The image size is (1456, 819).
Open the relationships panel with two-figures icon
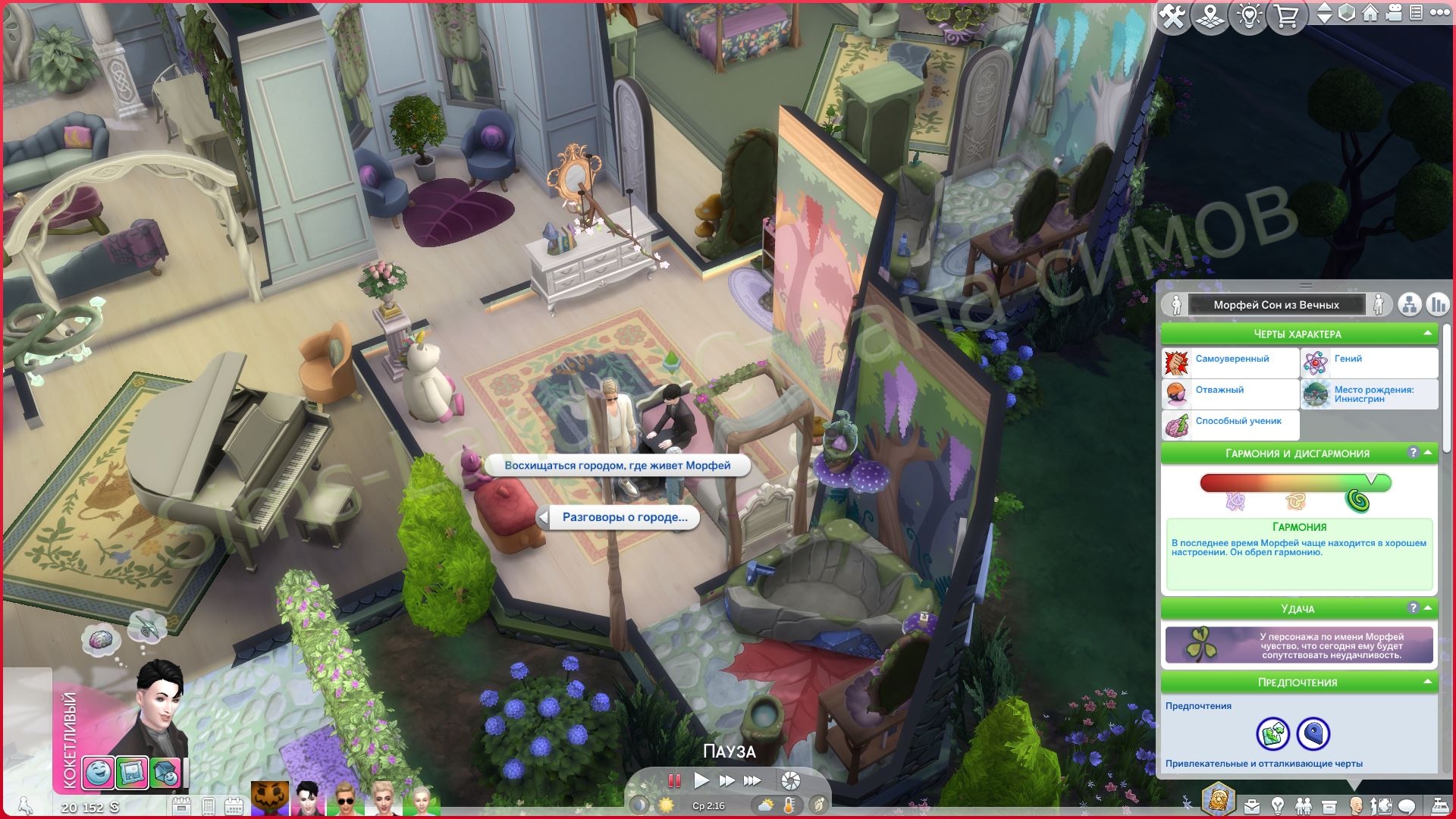1304,806
